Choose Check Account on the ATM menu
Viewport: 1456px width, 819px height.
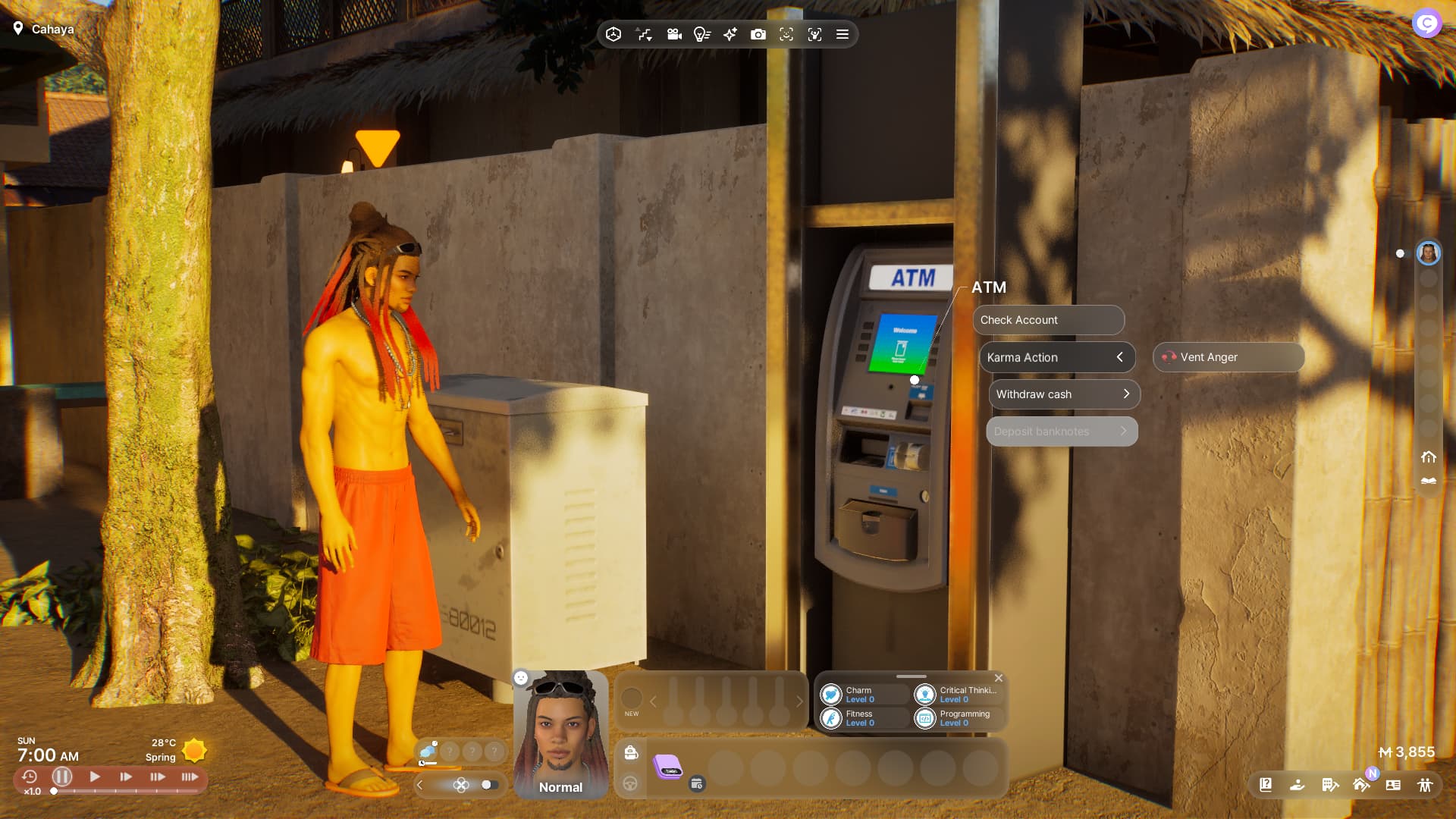tap(1048, 320)
